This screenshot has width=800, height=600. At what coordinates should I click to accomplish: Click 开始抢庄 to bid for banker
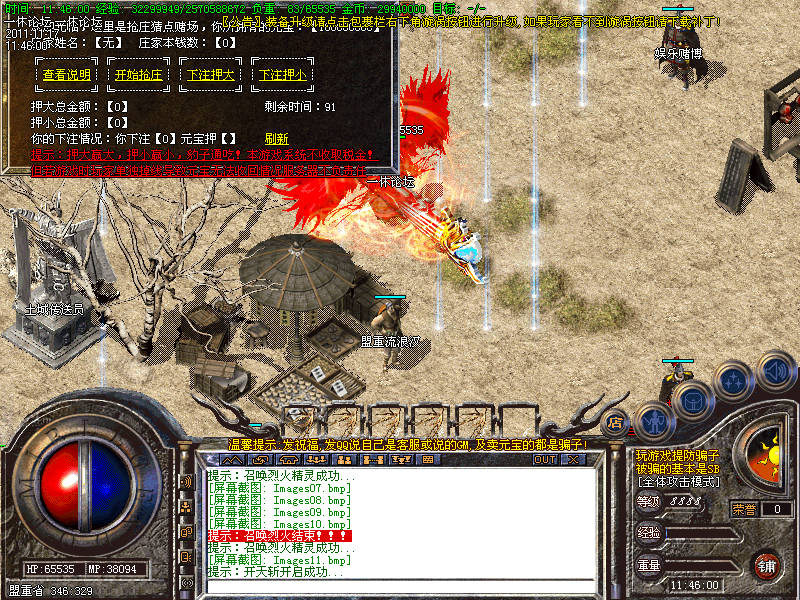click(x=139, y=75)
